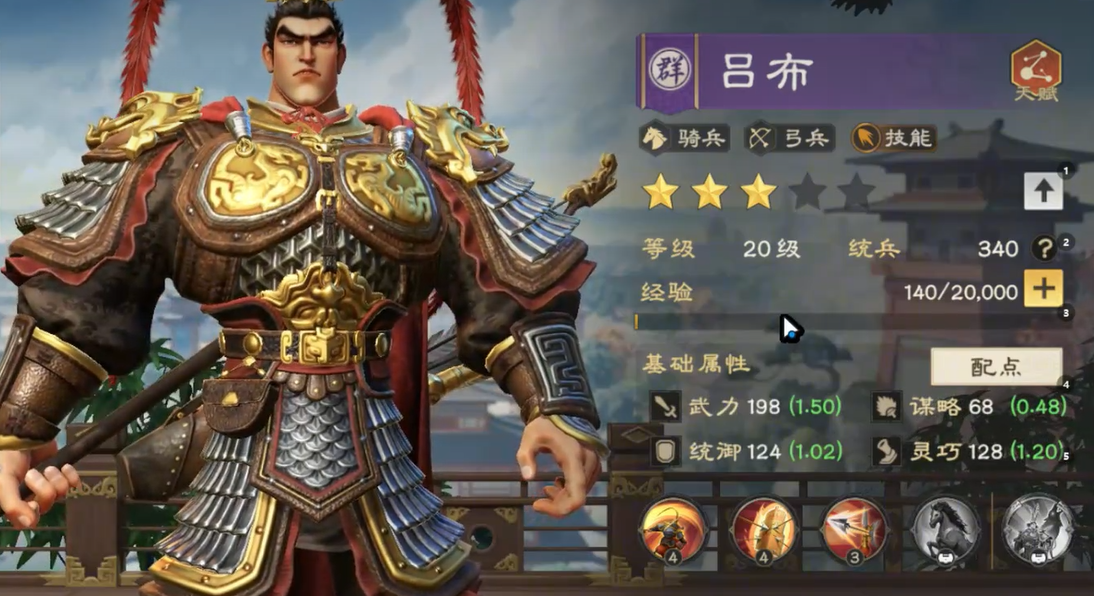
Task: Select the locked rearing horse skill
Action: click(945, 530)
